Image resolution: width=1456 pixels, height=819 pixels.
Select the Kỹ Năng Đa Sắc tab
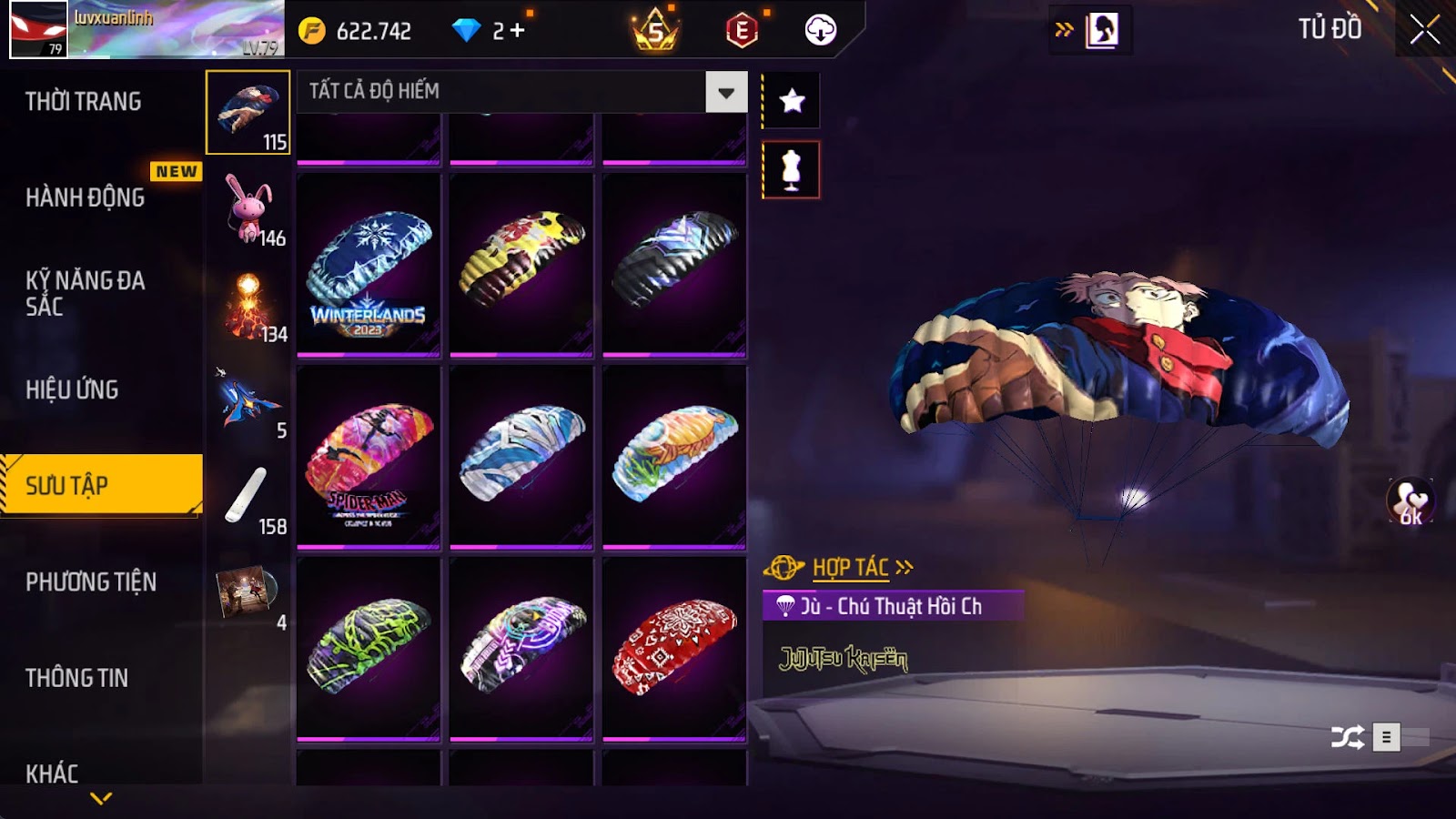click(x=86, y=293)
